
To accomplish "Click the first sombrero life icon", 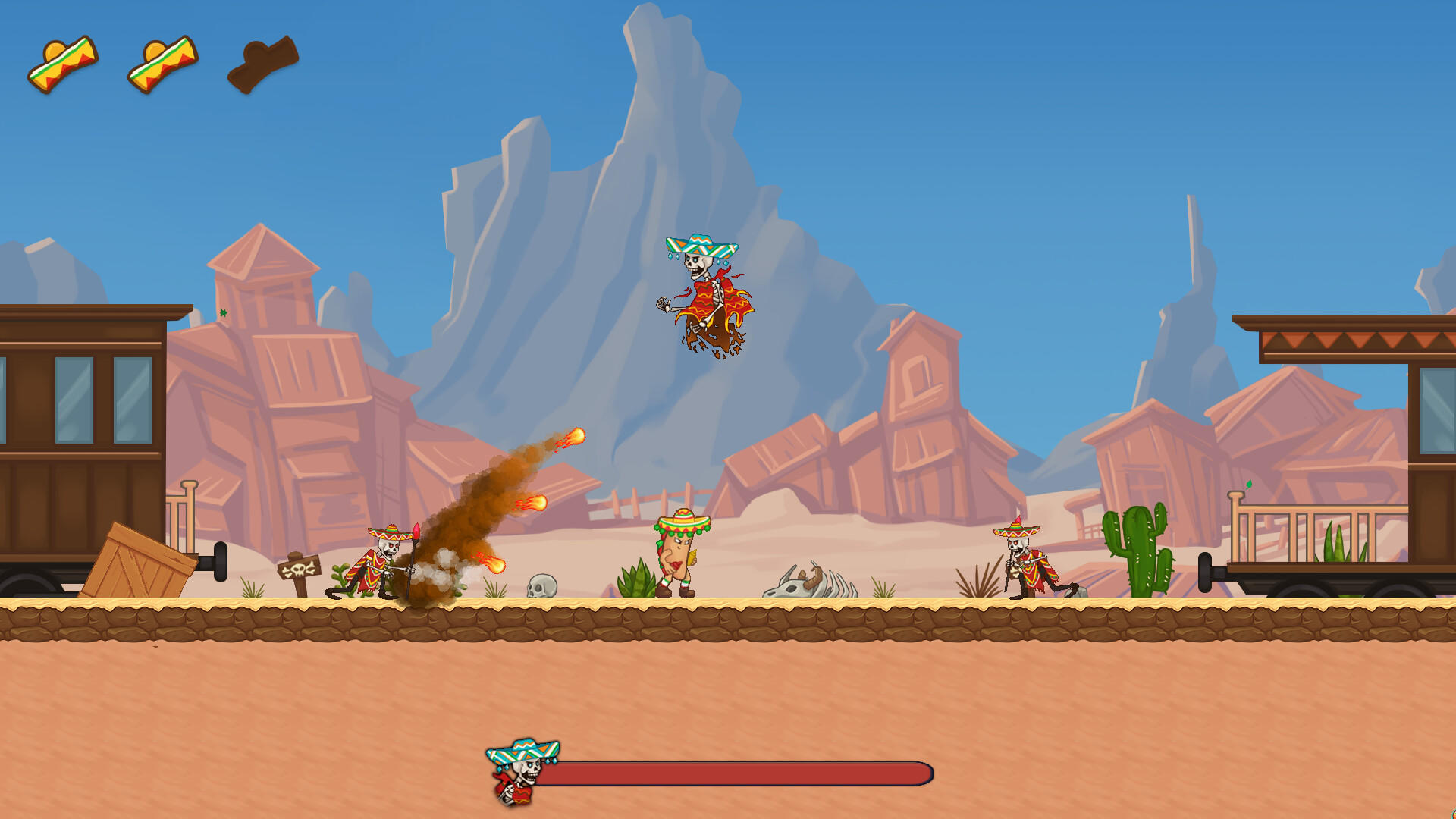I will pyautogui.click(x=64, y=64).
